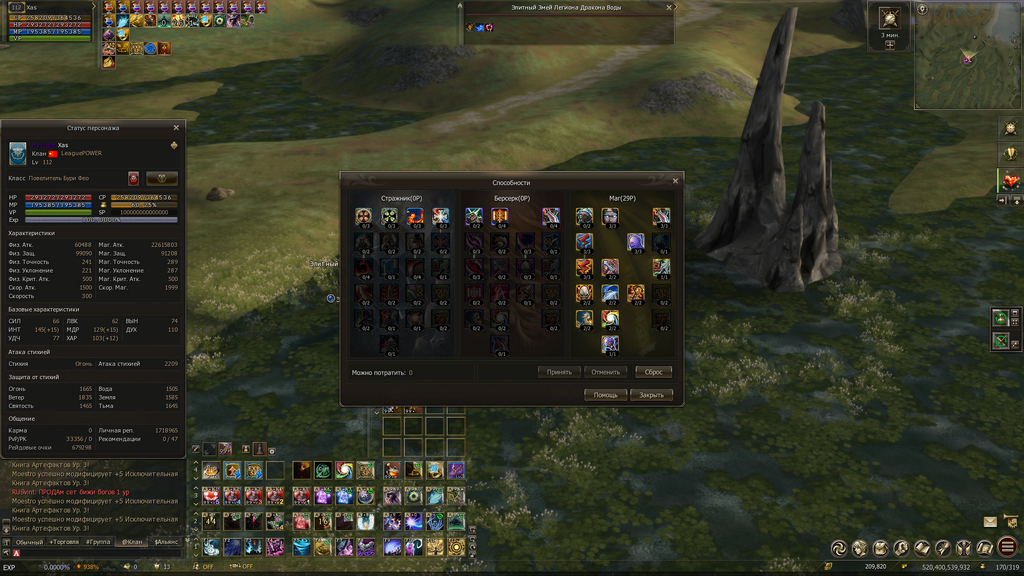Open the +Торговля chat tab
This screenshot has width=1024, height=576.
pyautogui.click(x=64, y=541)
